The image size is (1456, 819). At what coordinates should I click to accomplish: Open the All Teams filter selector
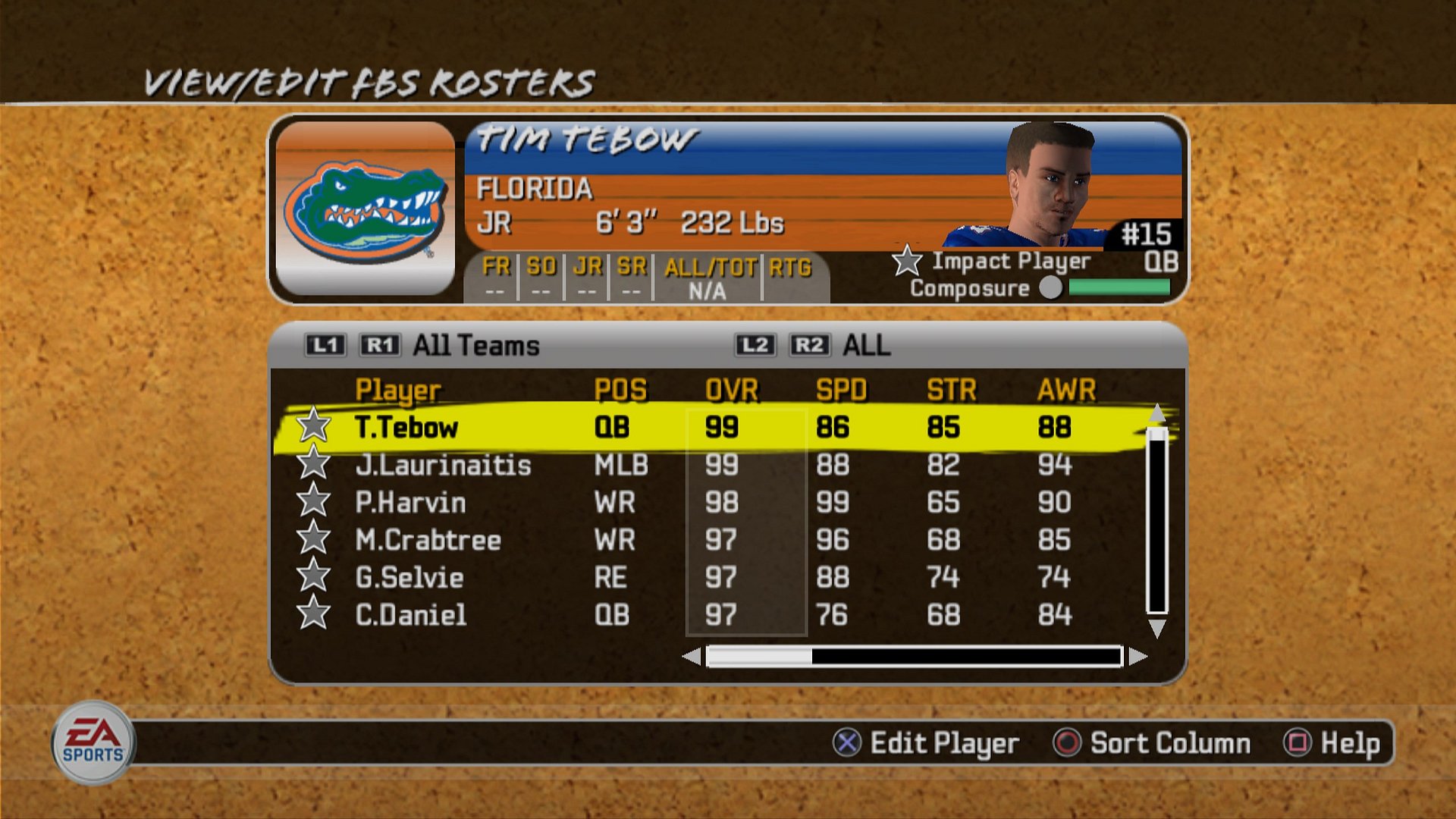[x=475, y=346]
